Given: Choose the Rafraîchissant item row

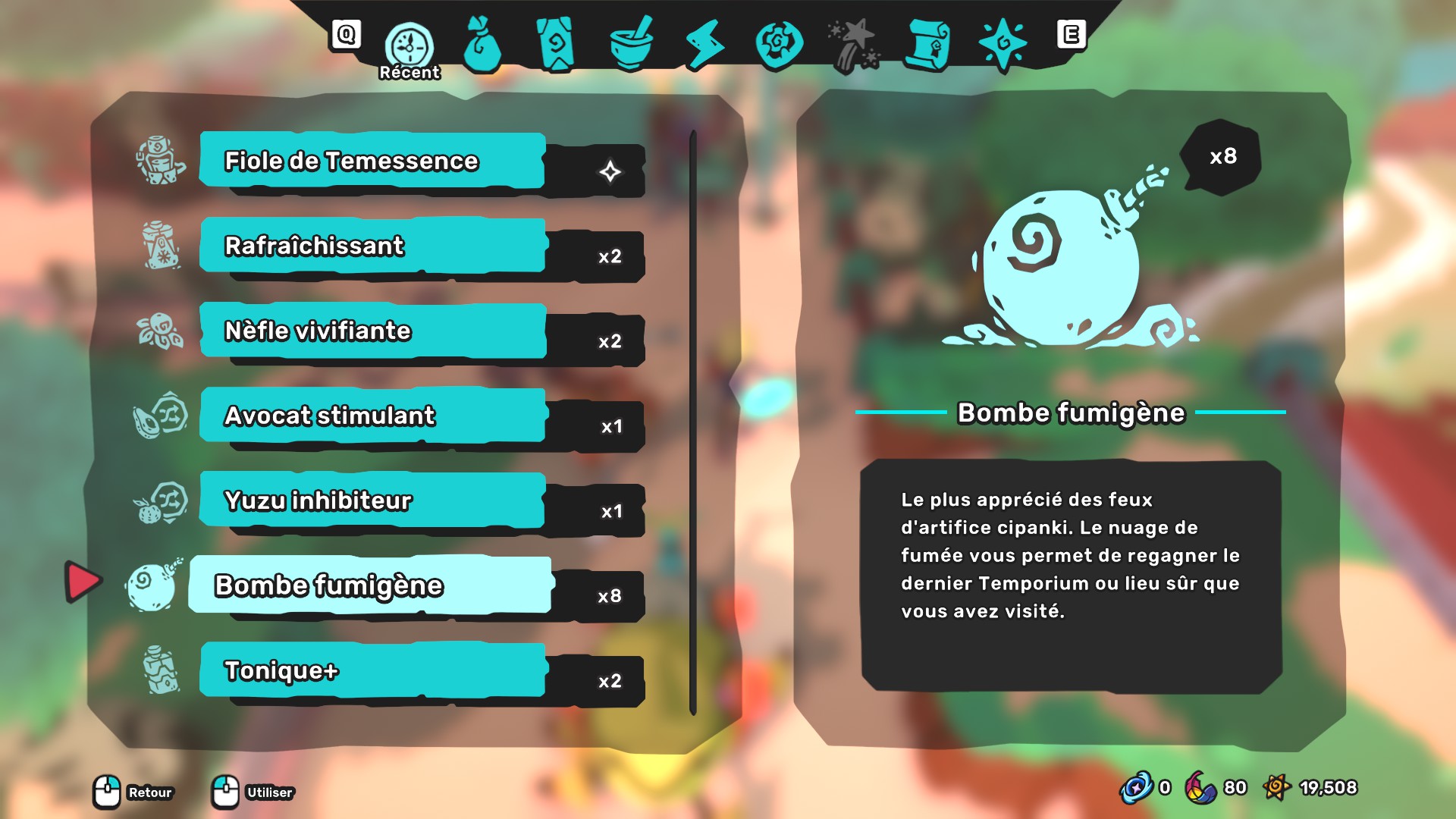Looking at the screenshot, I should pyautogui.click(x=372, y=246).
